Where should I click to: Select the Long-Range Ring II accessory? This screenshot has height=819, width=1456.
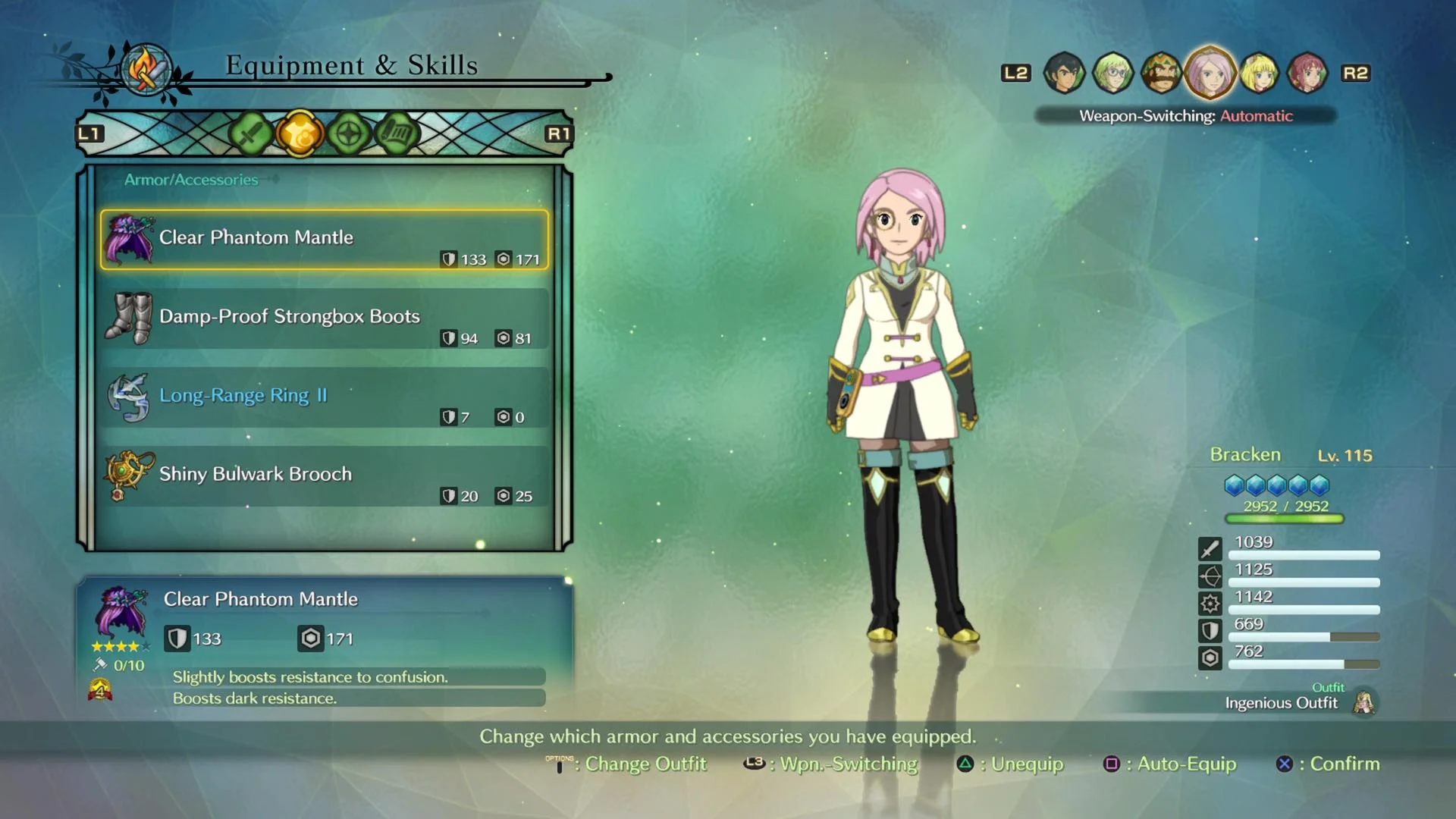click(324, 397)
